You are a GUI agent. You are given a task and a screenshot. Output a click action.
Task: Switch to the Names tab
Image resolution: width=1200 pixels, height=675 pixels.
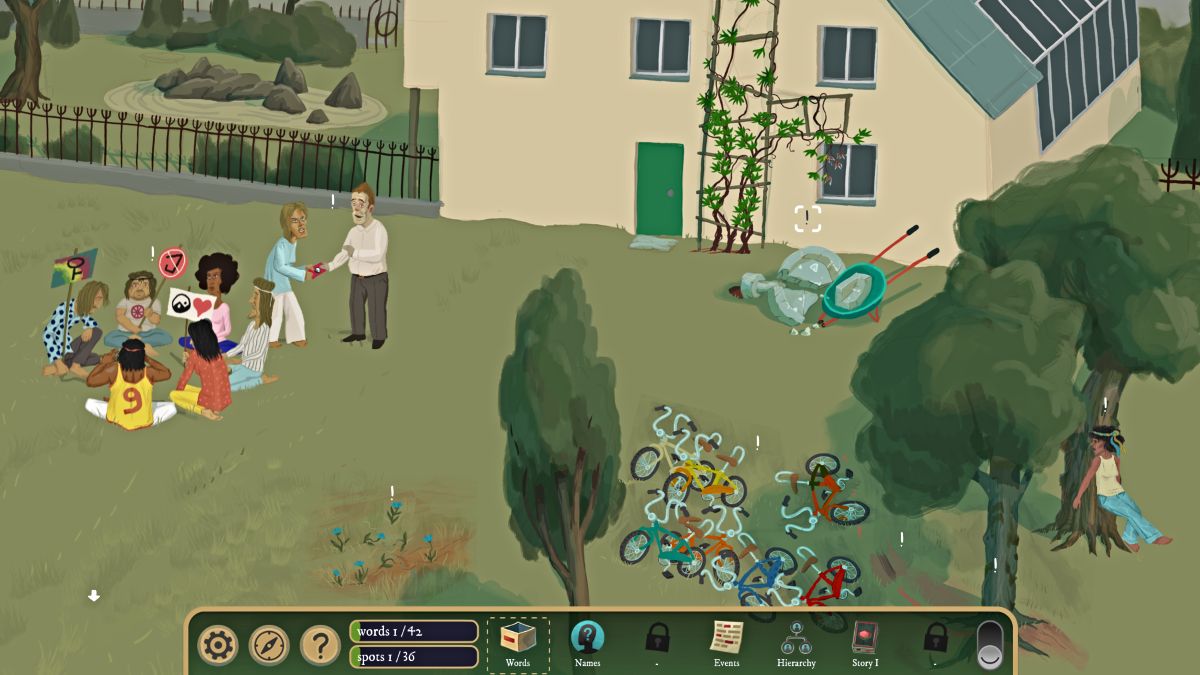587,642
